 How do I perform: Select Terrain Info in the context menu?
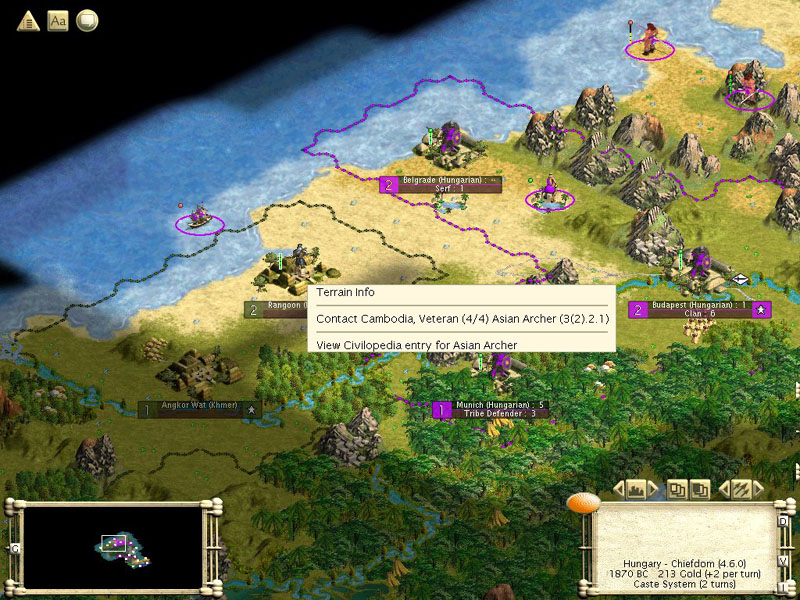[x=346, y=293]
